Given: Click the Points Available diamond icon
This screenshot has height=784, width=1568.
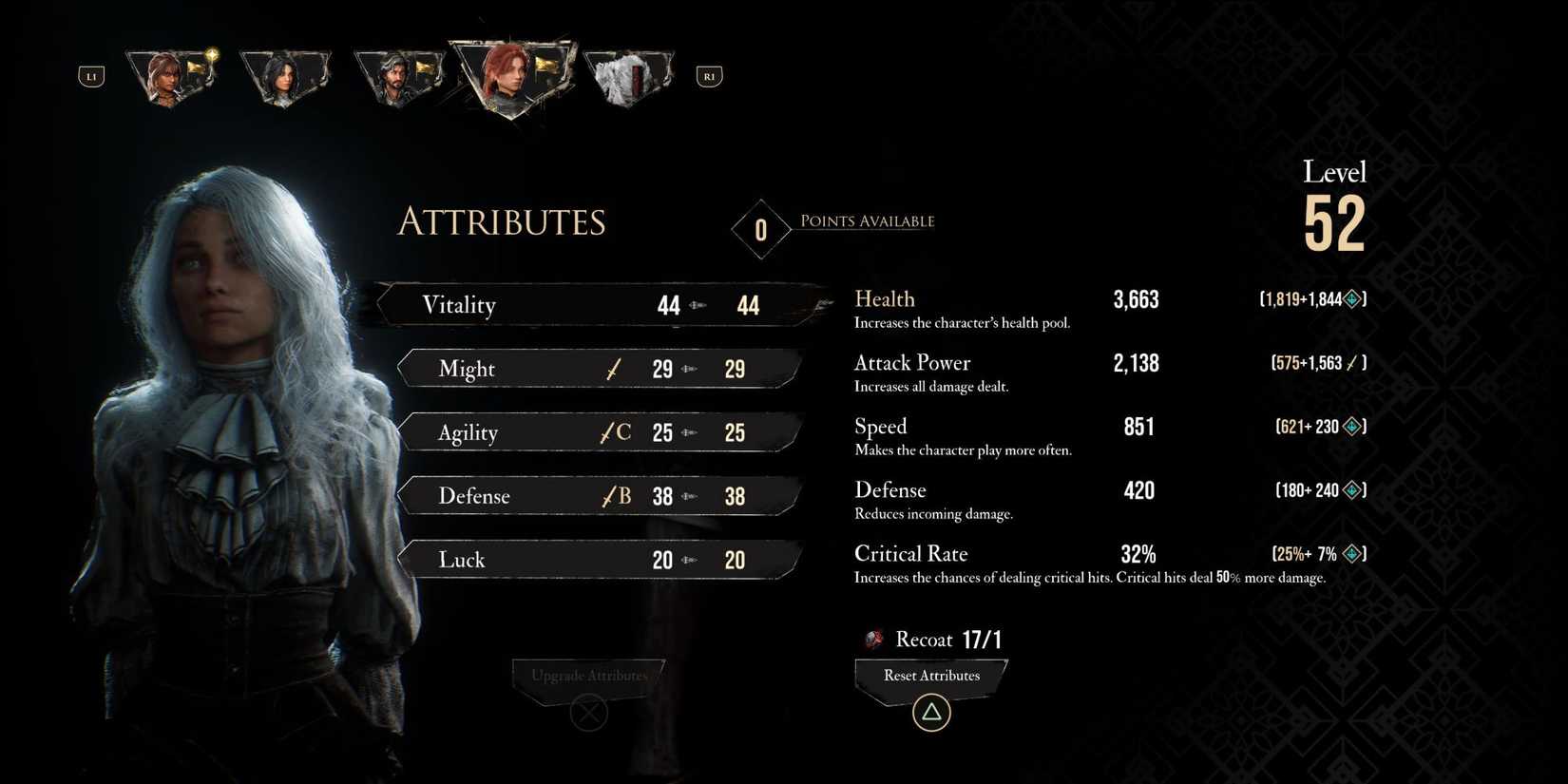Looking at the screenshot, I should (760, 228).
